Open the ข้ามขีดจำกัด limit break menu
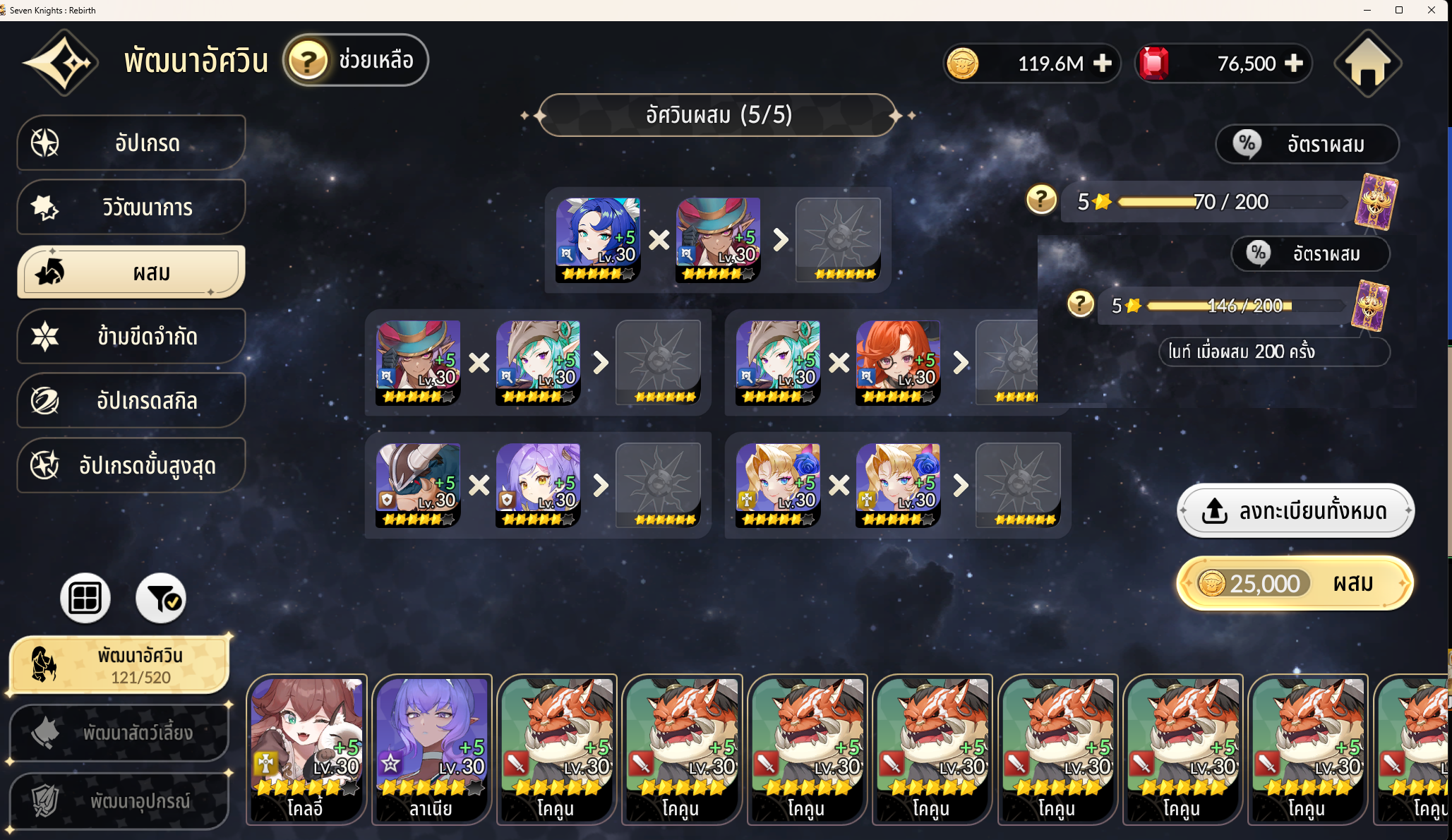This screenshot has height=840, width=1452. coord(131,337)
